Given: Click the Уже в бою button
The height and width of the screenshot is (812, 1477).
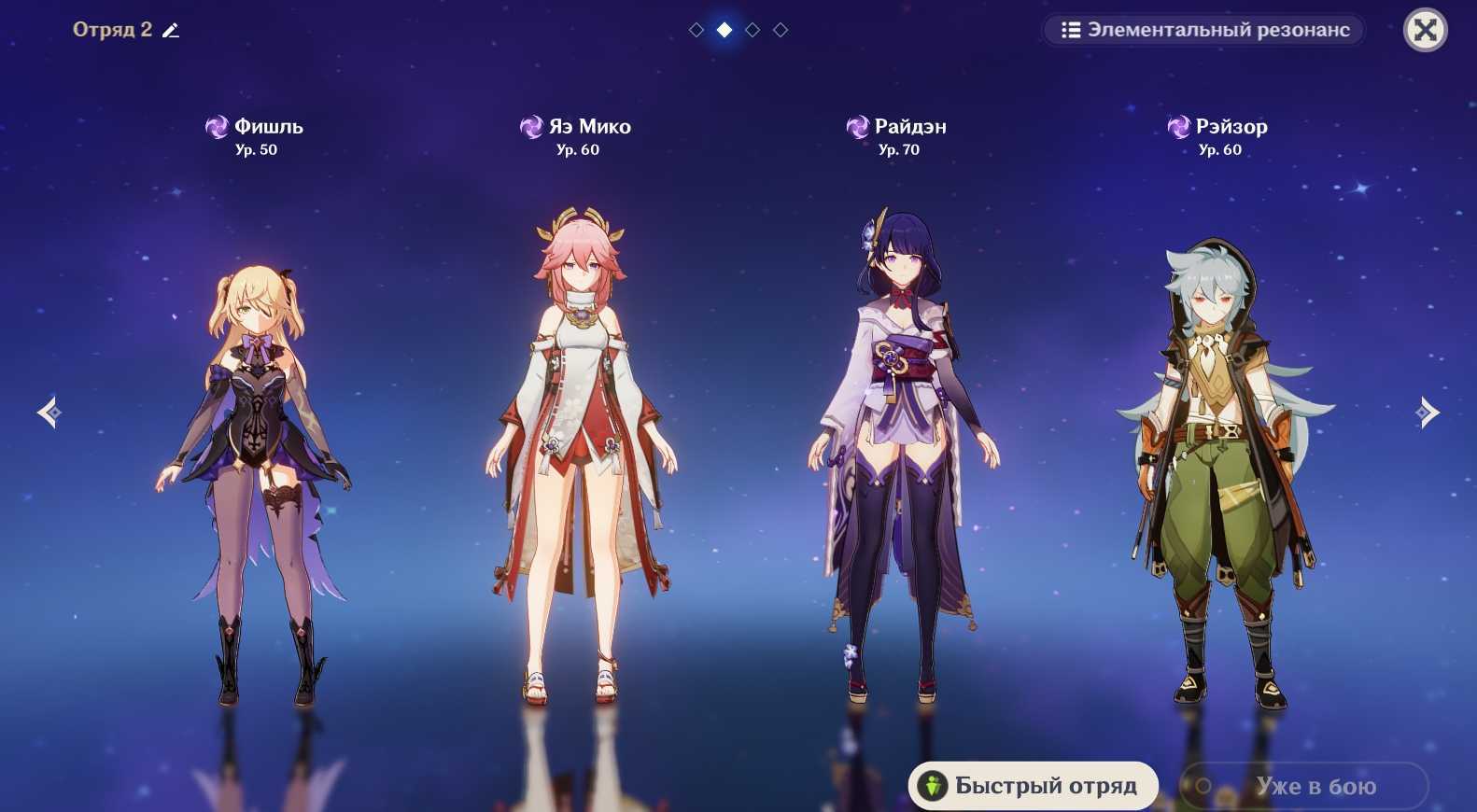Looking at the screenshot, I should [1304, 786].
